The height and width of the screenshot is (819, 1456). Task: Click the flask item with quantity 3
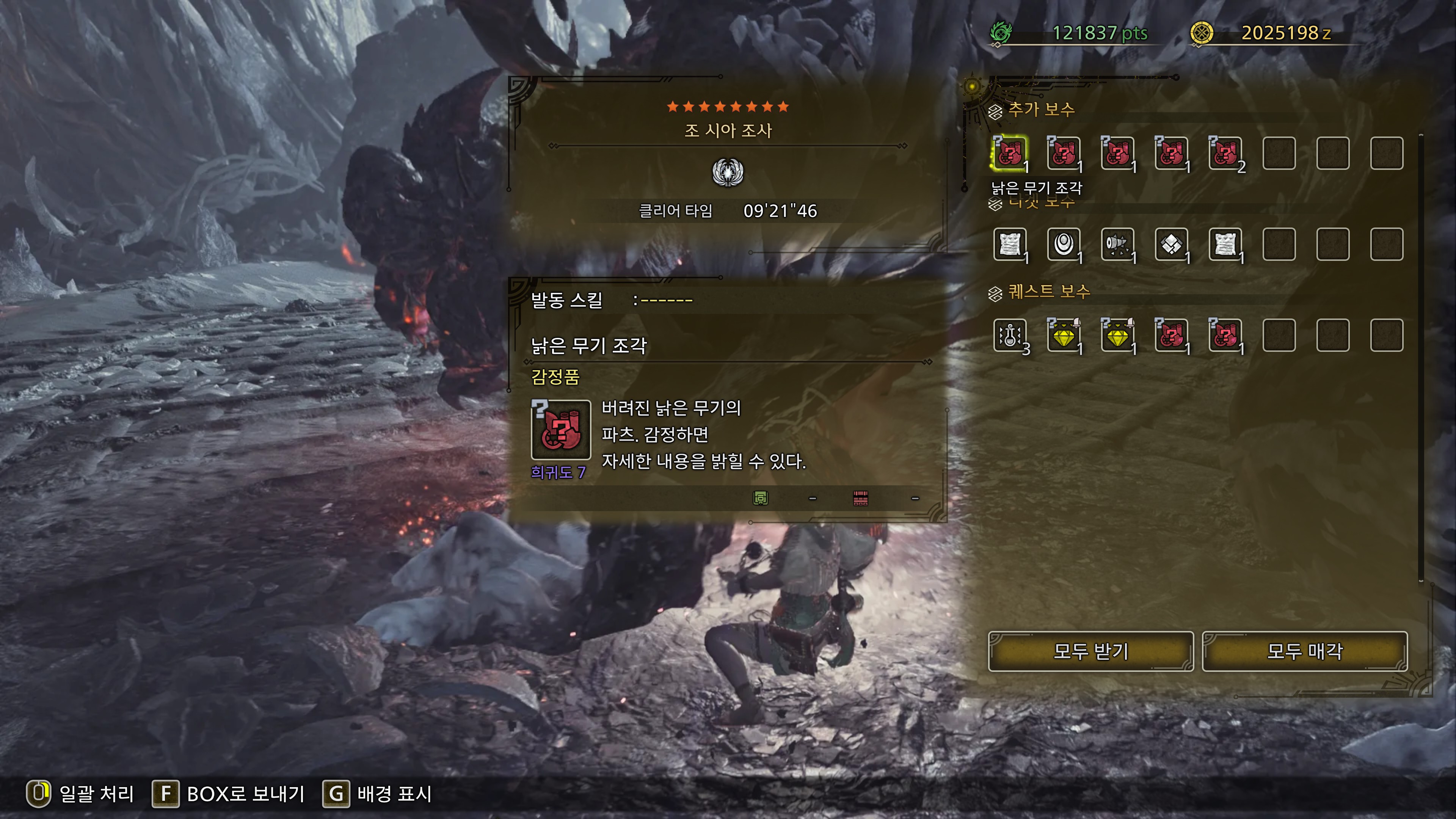coord(1010,335)
